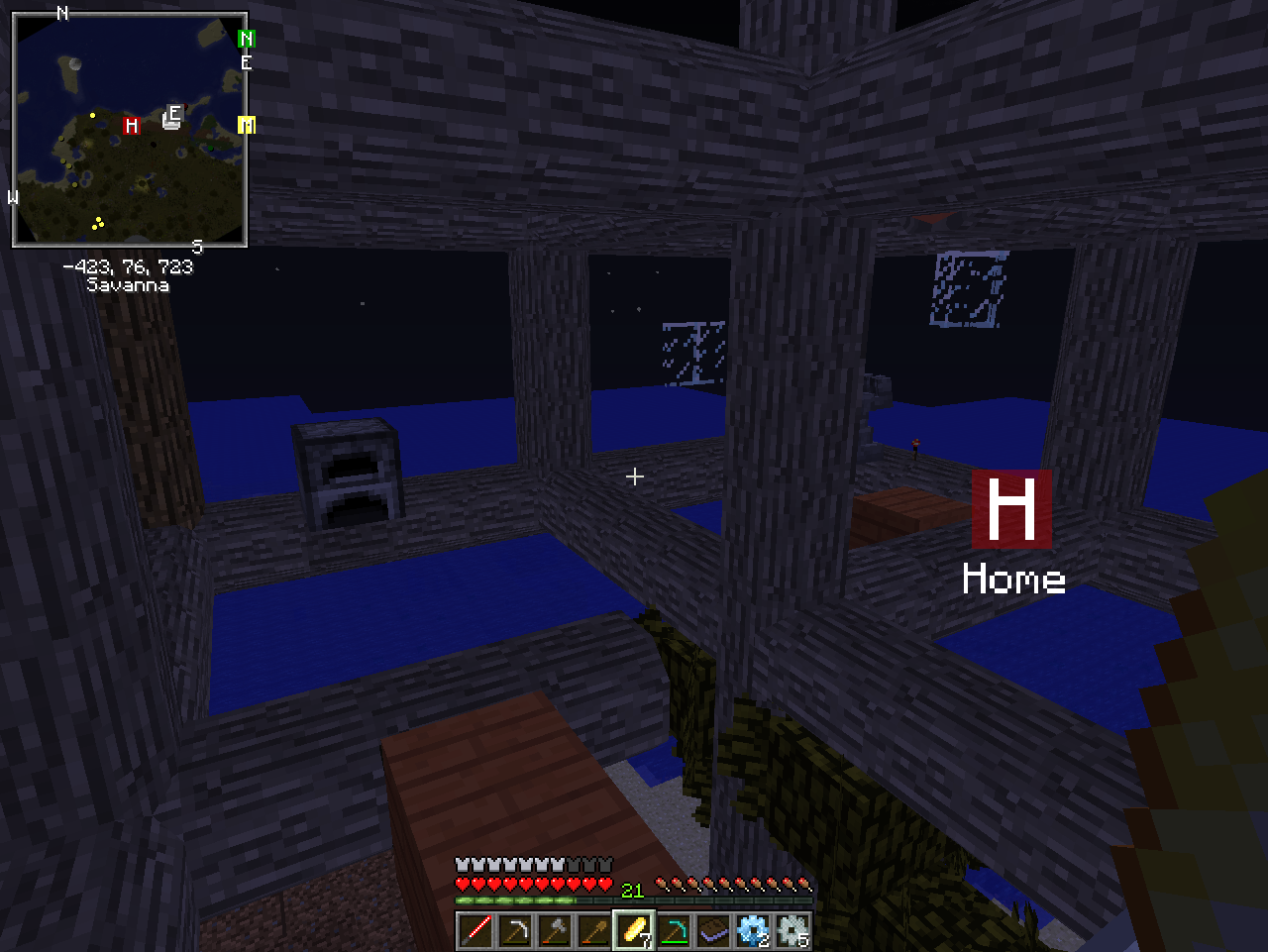This screenshot has height=952, width=1268.
Task: Select the green N waypoint on minimap edge
Action: click(246, 39)
